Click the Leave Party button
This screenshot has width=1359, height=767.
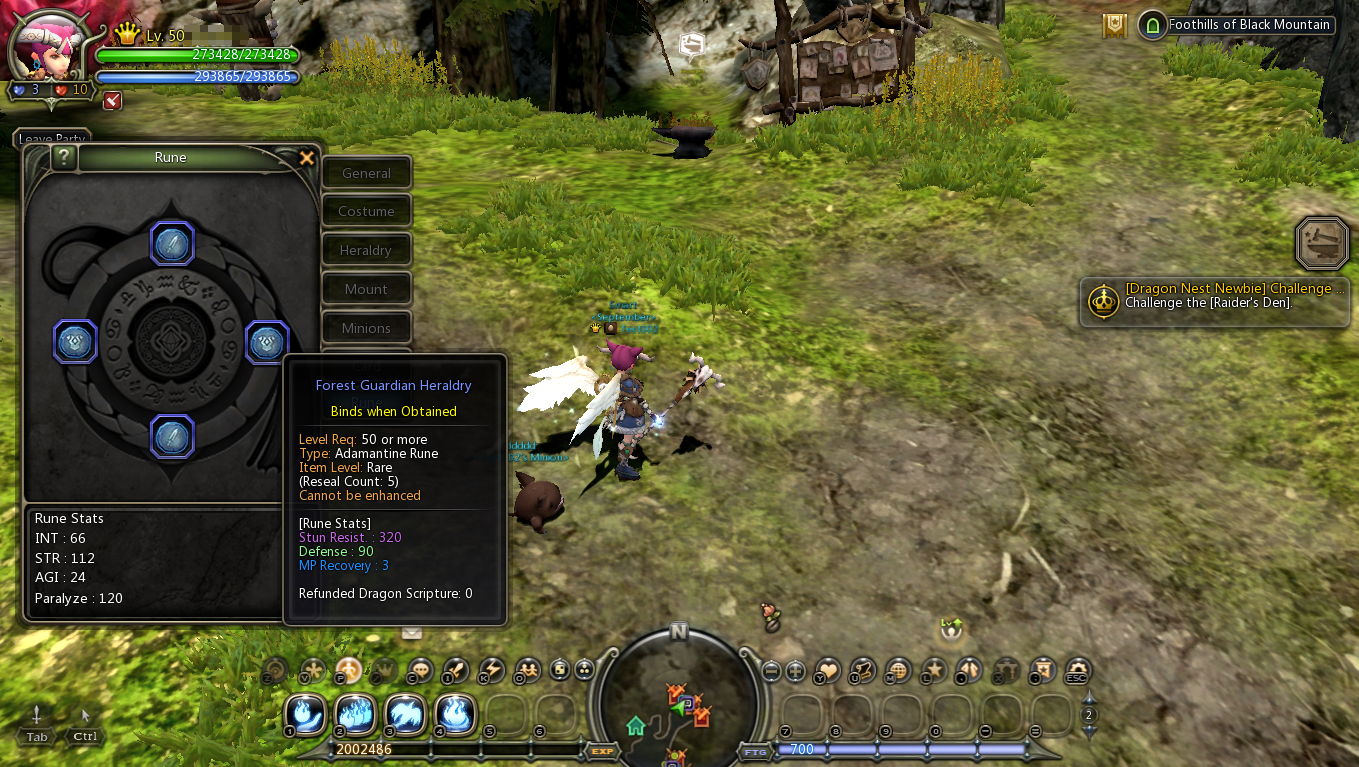[x=52, y=138]
